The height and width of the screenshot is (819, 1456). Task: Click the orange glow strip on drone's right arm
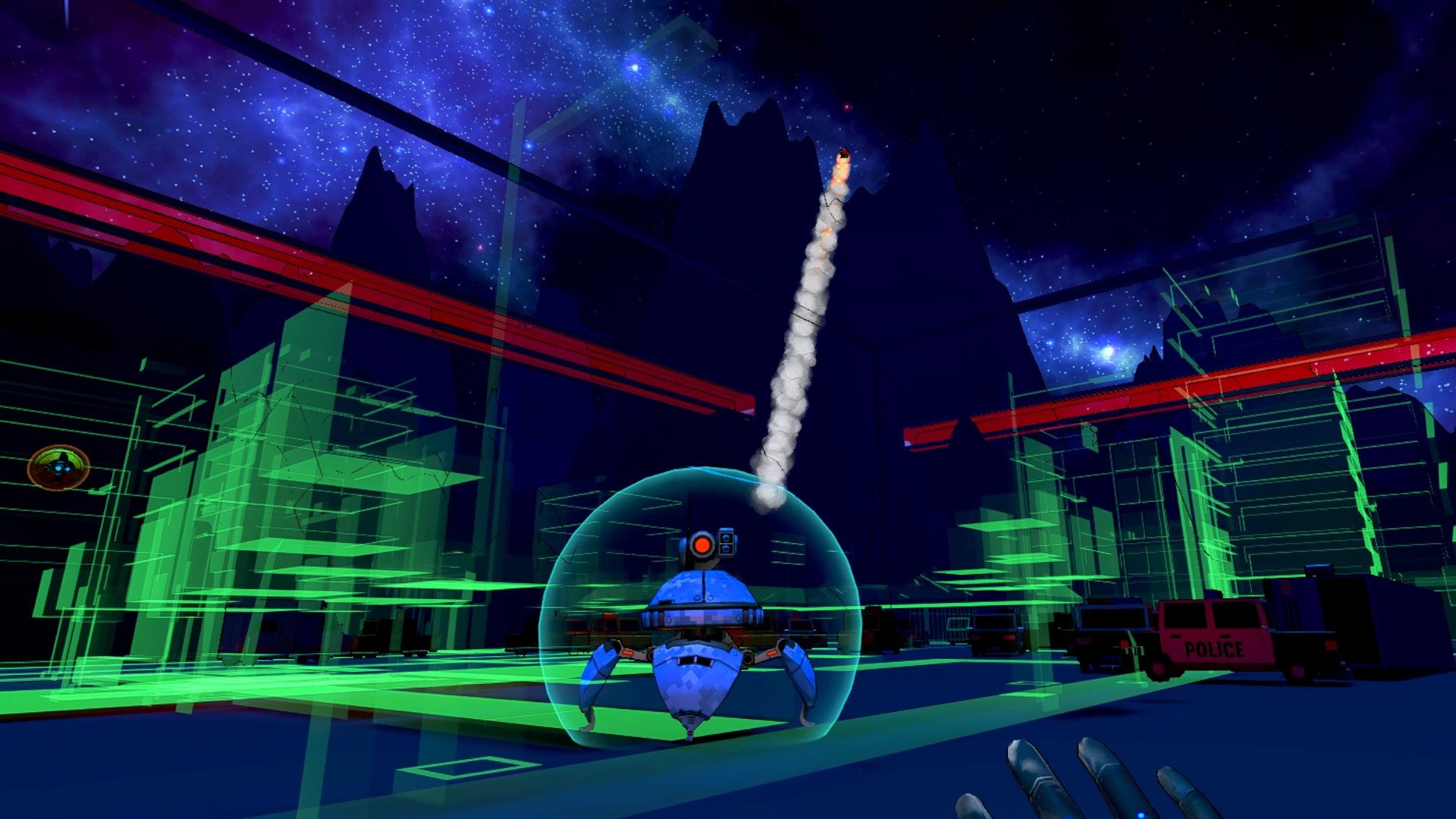pyautogui.click(x=772, y=651)
